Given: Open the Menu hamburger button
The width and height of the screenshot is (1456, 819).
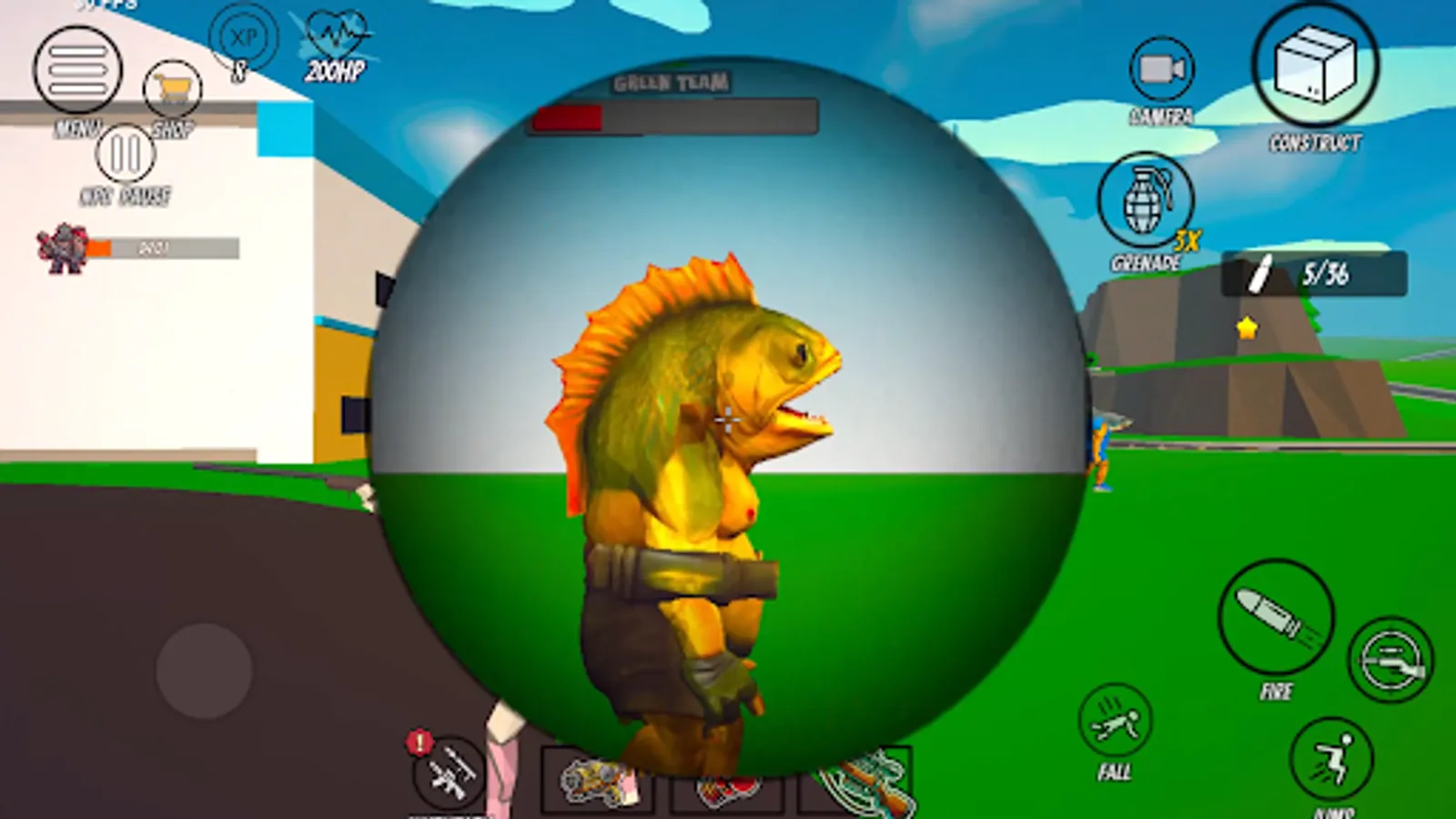Looking at the screenshot, I should point(78,68).
